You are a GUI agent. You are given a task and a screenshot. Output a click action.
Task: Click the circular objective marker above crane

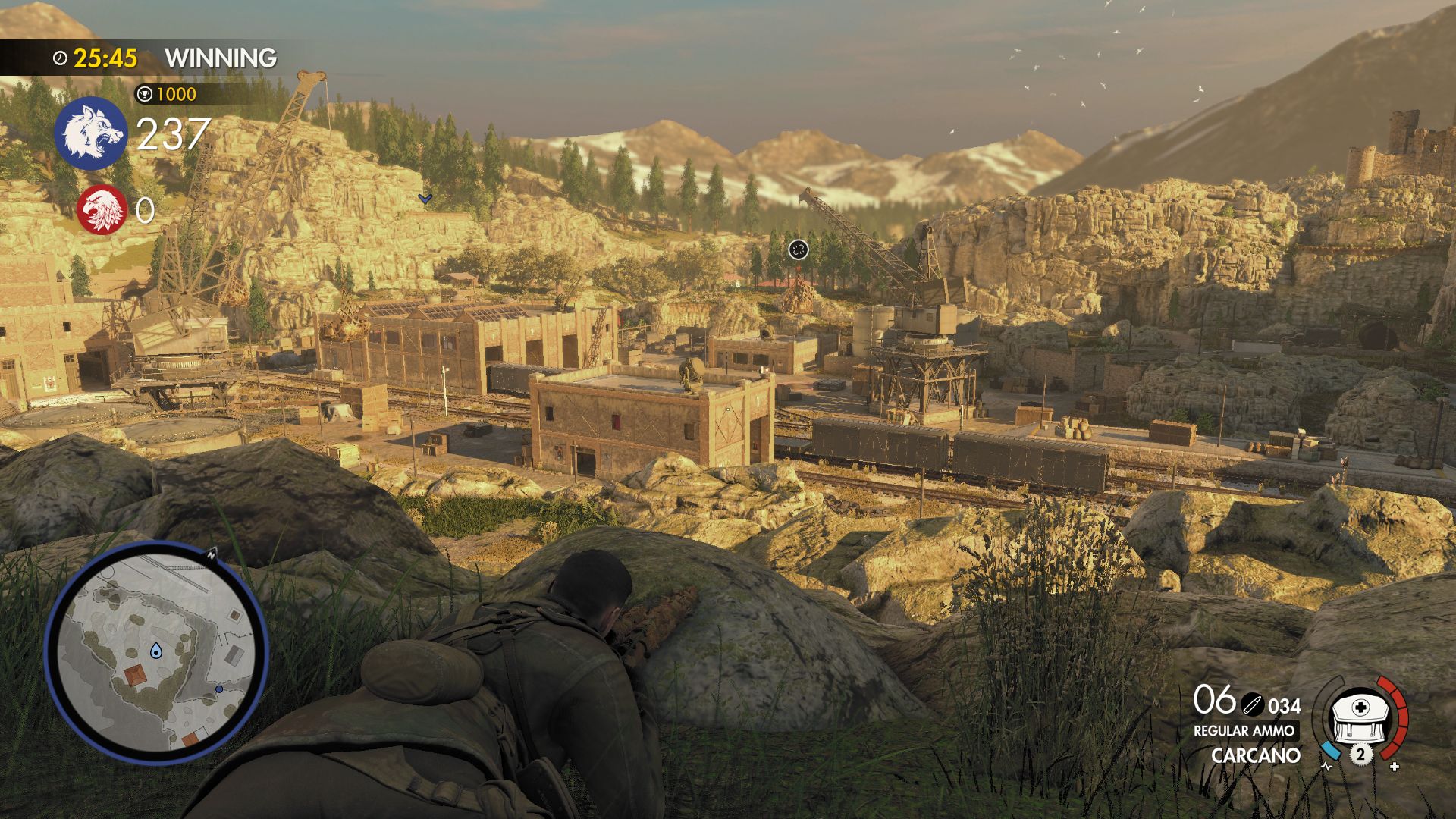click(798, 249)
